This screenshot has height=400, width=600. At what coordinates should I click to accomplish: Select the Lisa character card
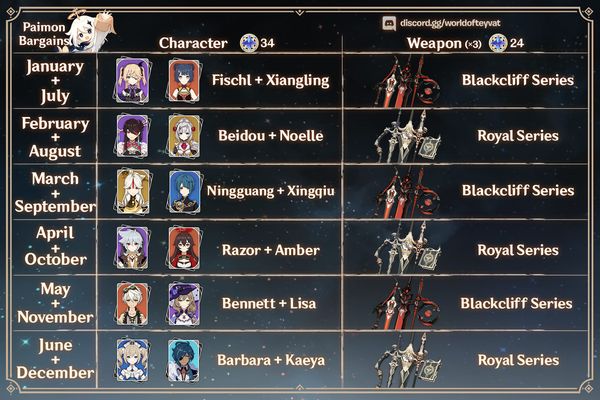point(184,303)
